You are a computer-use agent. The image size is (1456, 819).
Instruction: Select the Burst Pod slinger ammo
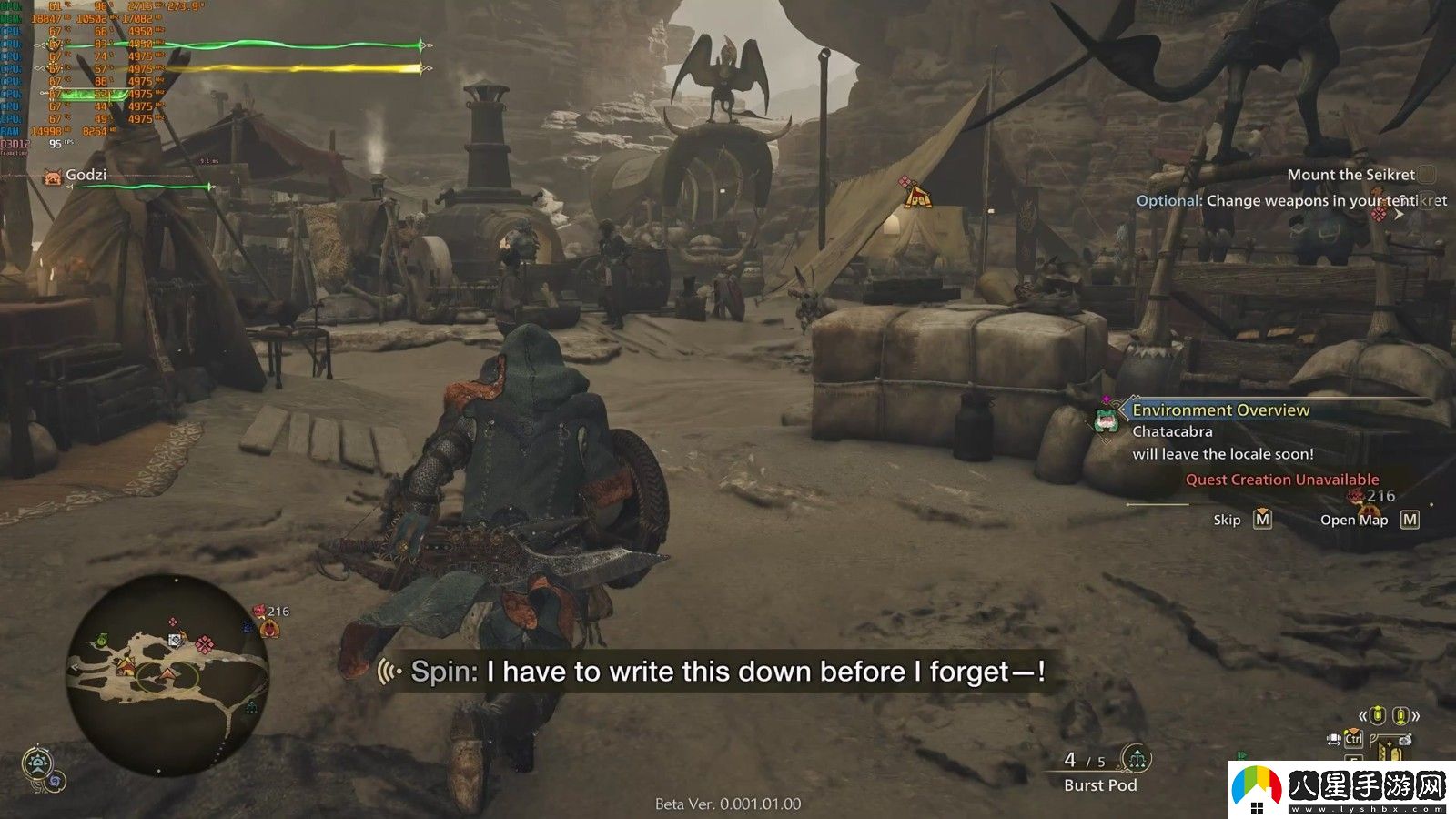1100,784
